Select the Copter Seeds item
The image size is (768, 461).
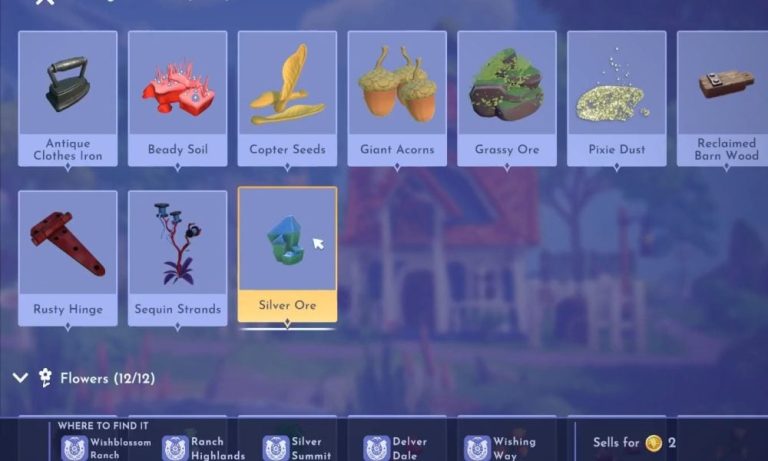click(287, 97)
